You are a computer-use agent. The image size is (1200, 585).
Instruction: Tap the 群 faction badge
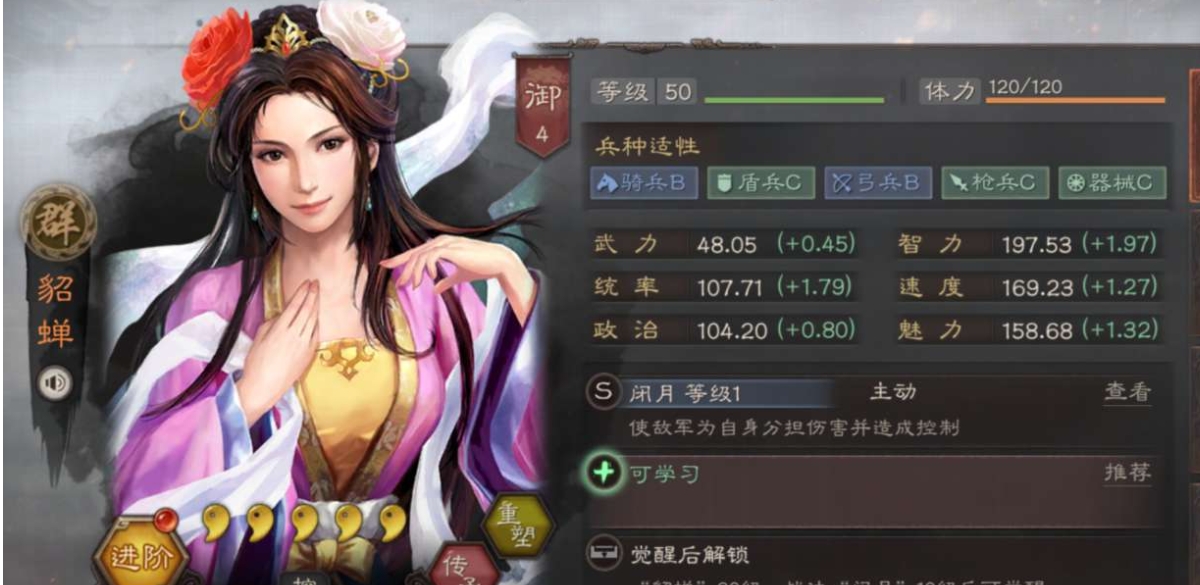[59, 222]
